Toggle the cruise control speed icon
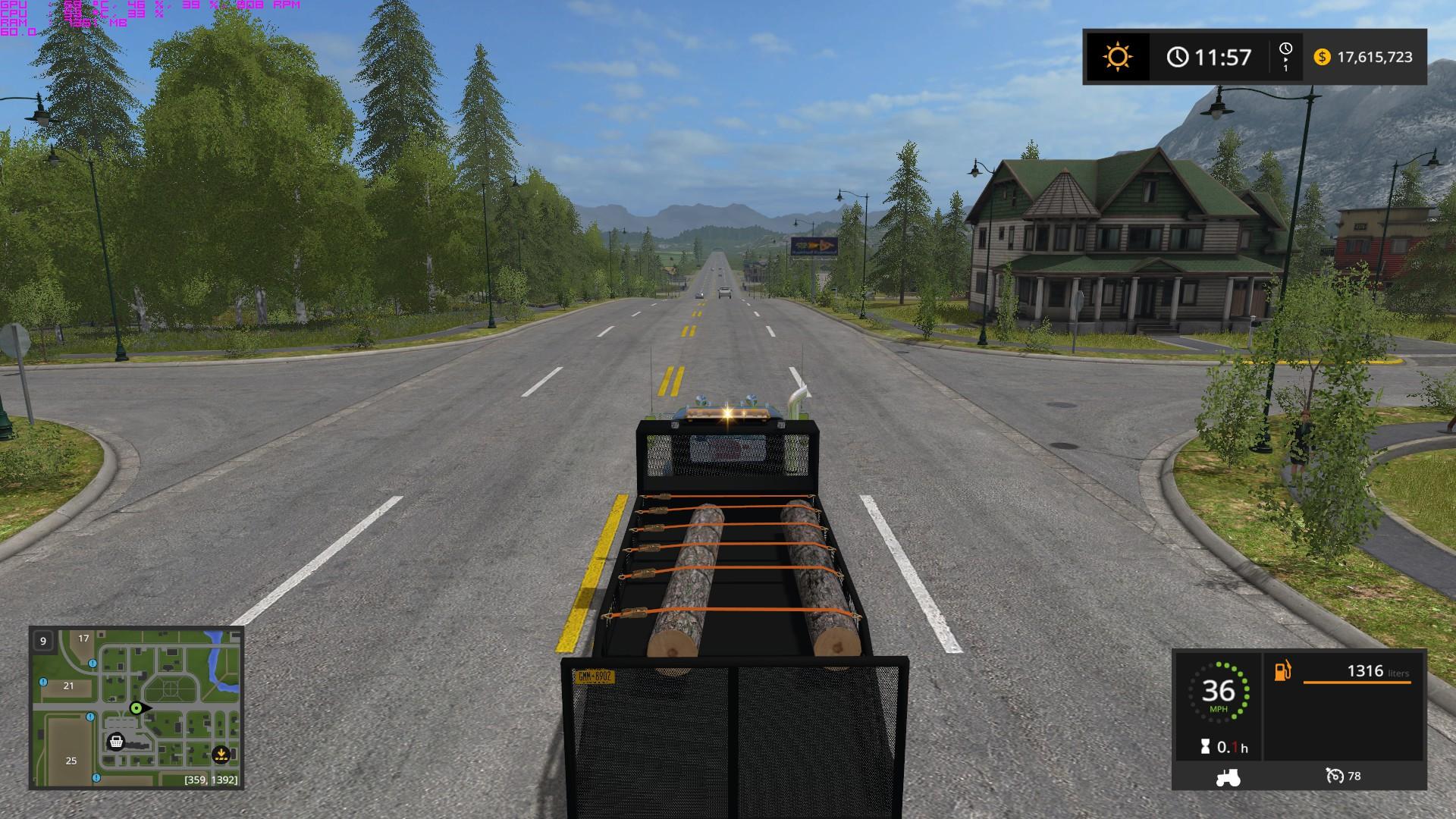 click(x=1334, y=776)
